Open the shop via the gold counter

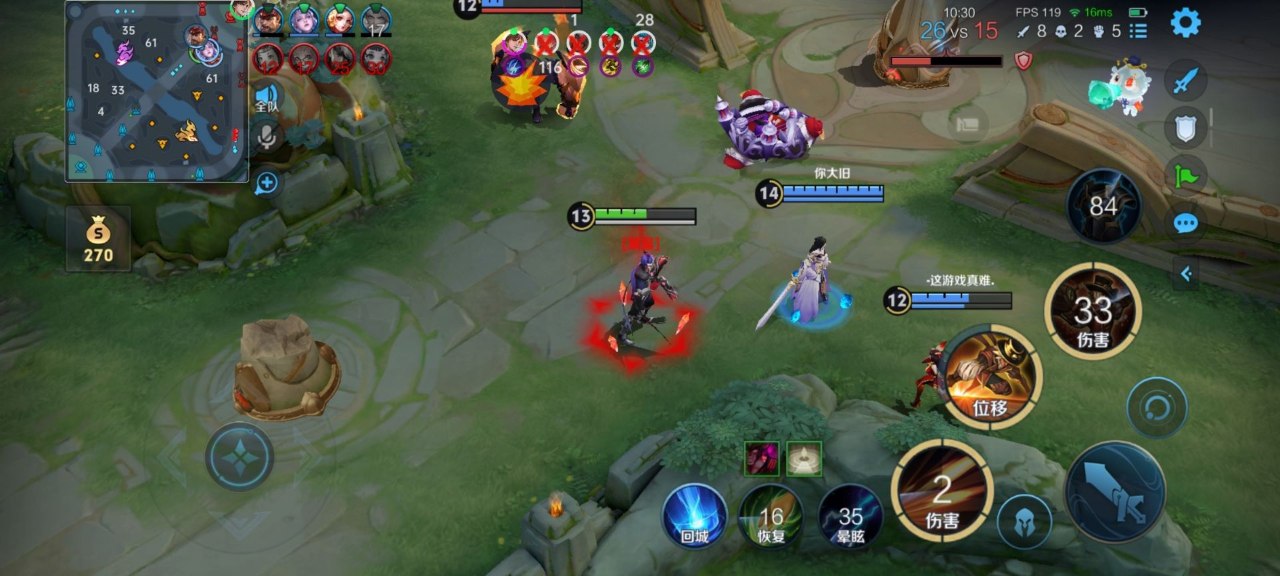tap(98, 240)
